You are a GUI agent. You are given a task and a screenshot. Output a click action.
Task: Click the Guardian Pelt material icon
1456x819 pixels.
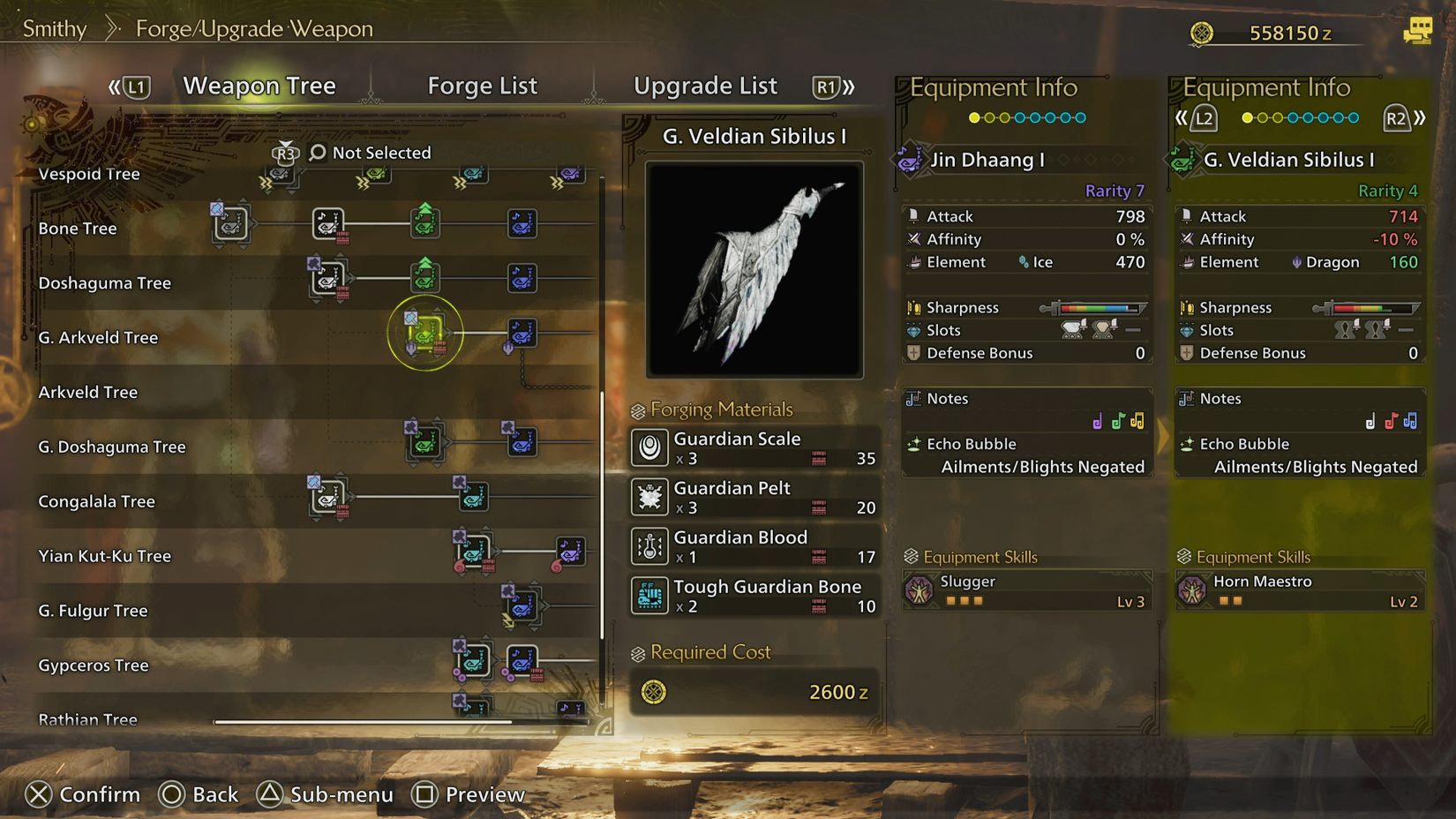pyautogui.click(x=649, y=497)
